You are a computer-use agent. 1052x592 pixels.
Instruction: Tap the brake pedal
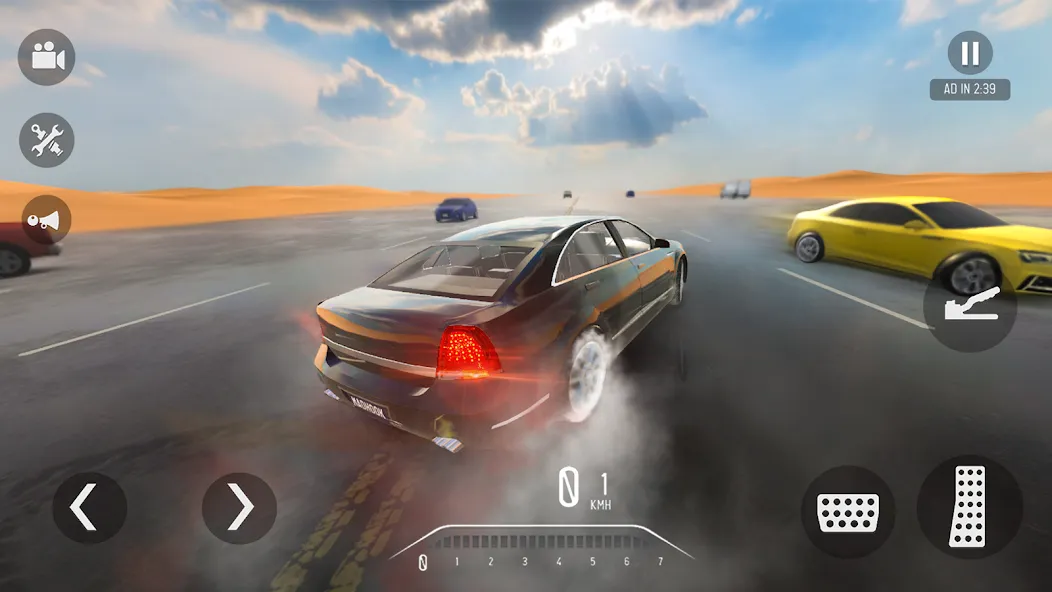point(847,512)
